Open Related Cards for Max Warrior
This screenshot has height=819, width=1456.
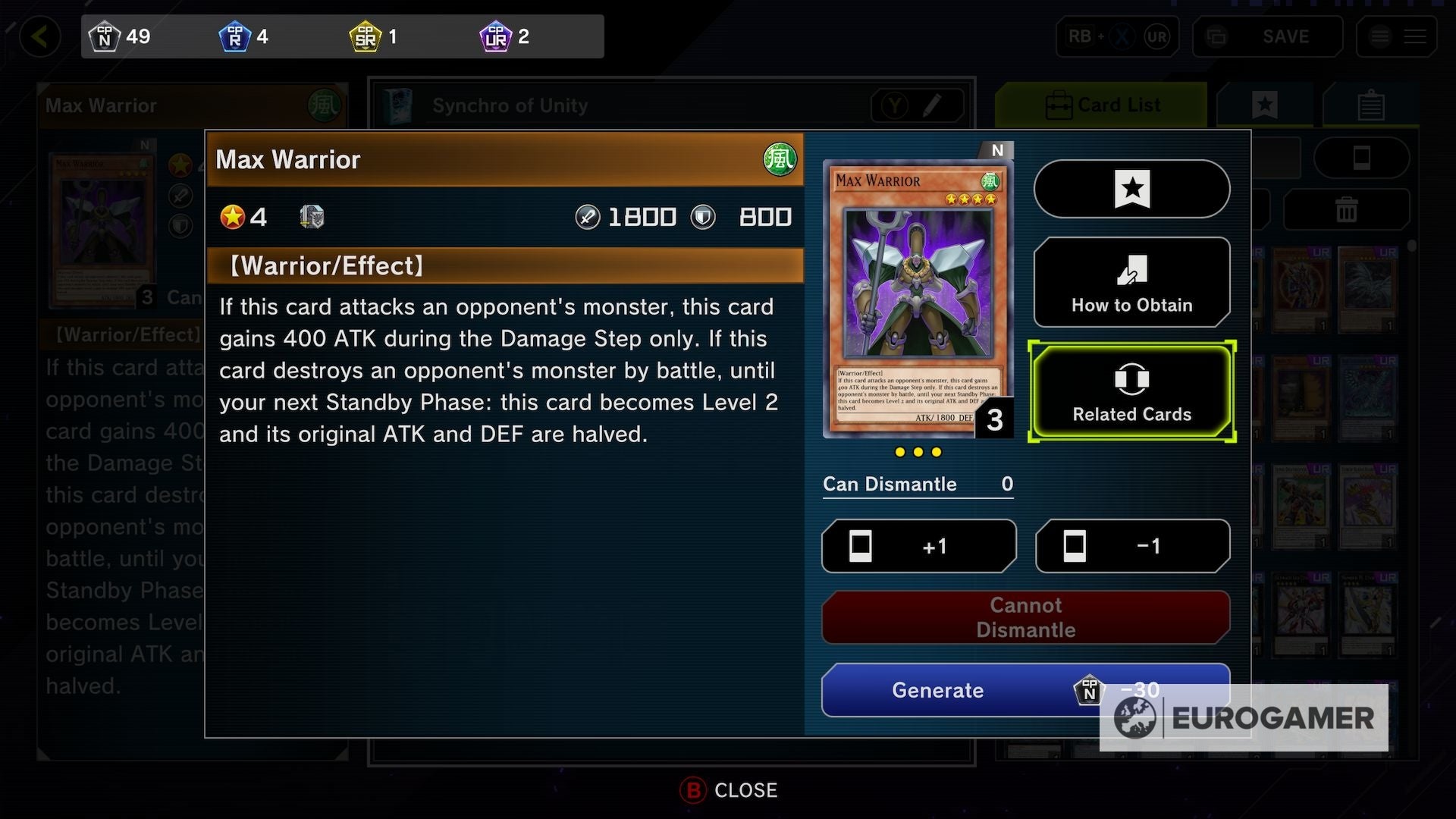click(x=1131, y=391)
